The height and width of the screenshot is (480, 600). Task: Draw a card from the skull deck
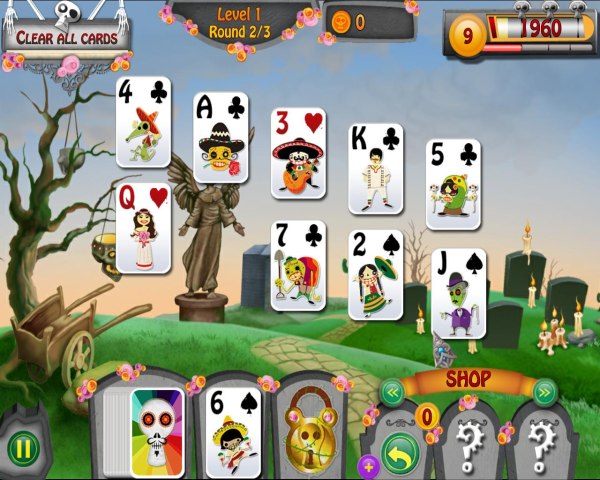(x=156, y=432)
